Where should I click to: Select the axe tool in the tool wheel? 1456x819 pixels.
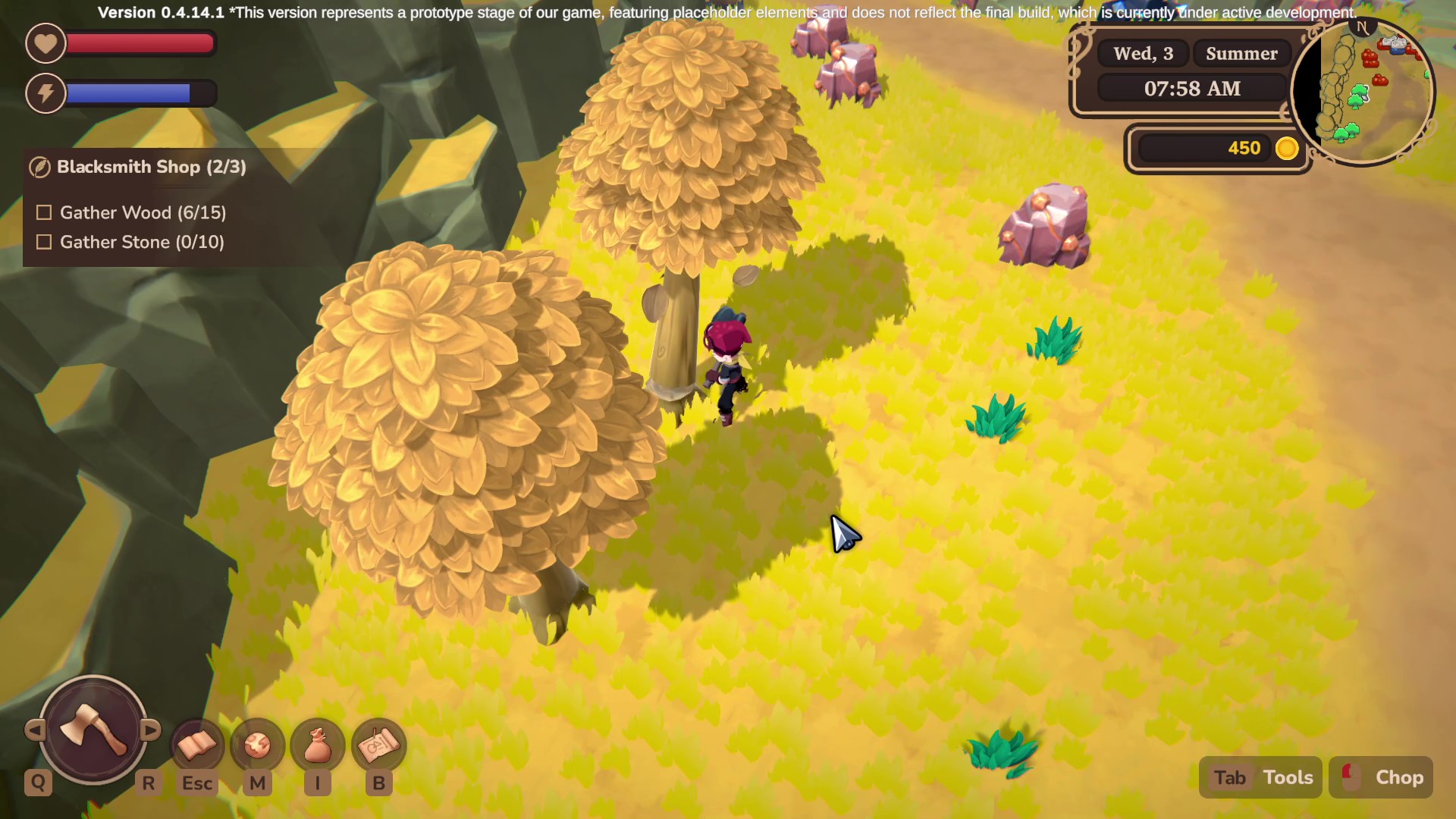pos(93,730)
